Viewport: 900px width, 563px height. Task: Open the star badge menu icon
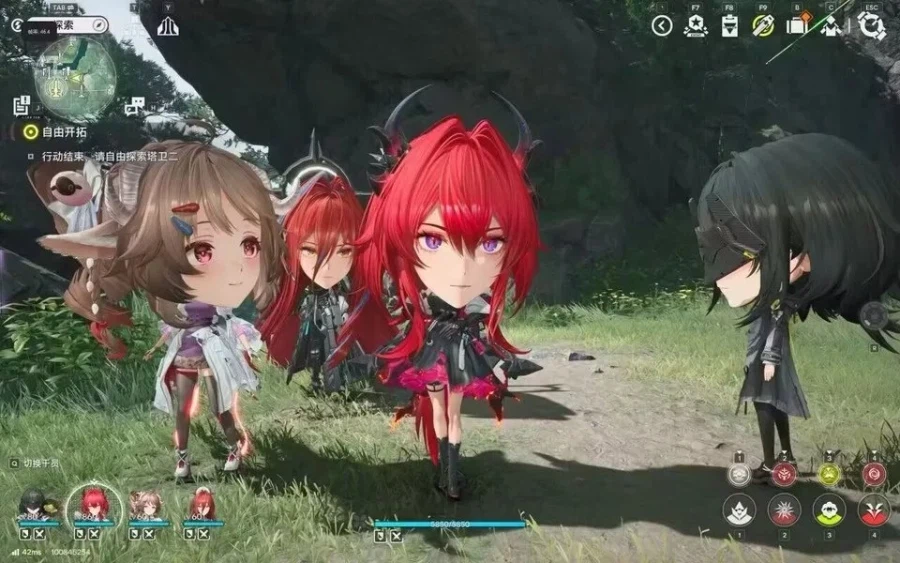click(695, 26)
